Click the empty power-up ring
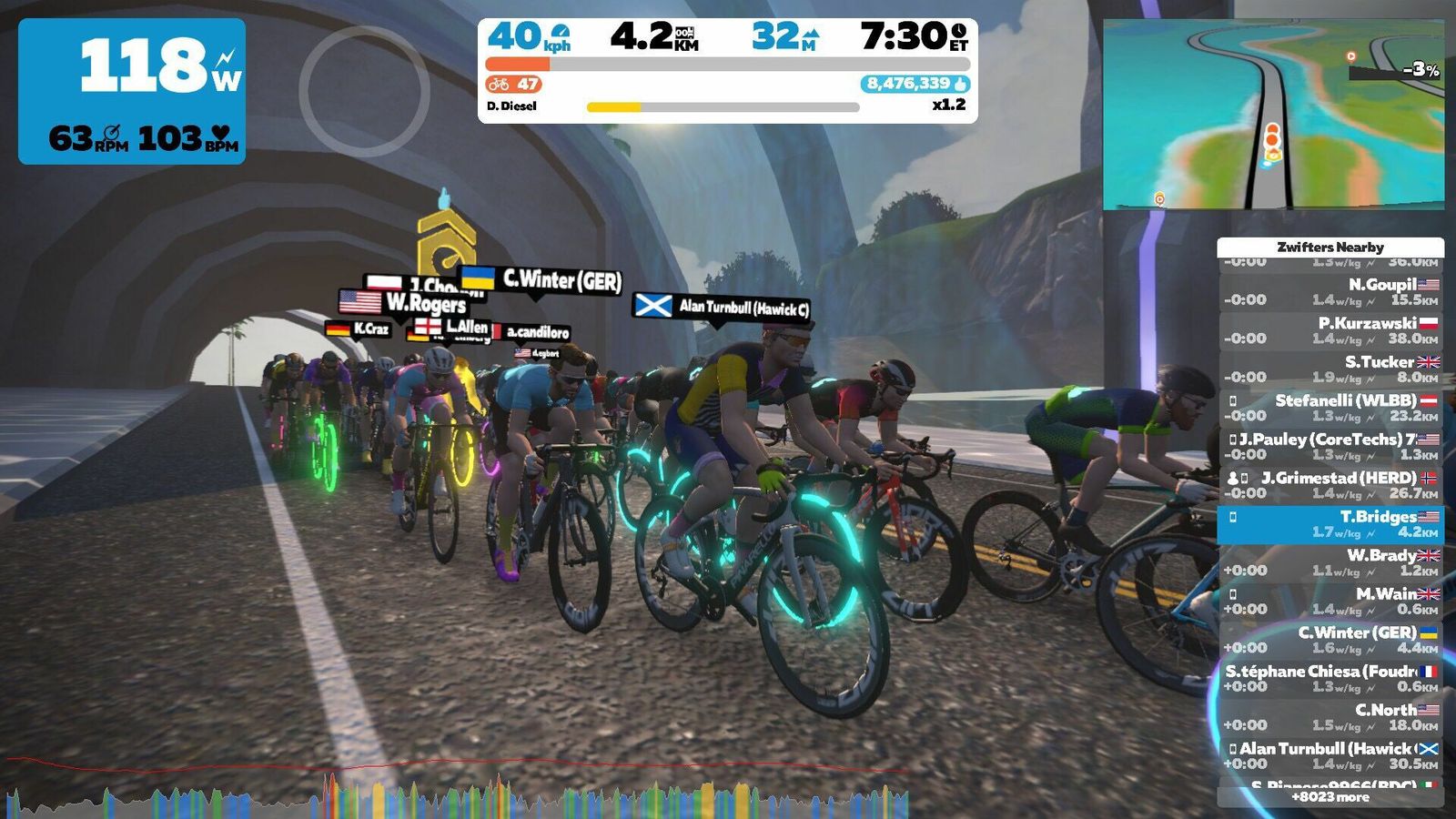This screenshot has height=819, width=1456. coord(364,91)
